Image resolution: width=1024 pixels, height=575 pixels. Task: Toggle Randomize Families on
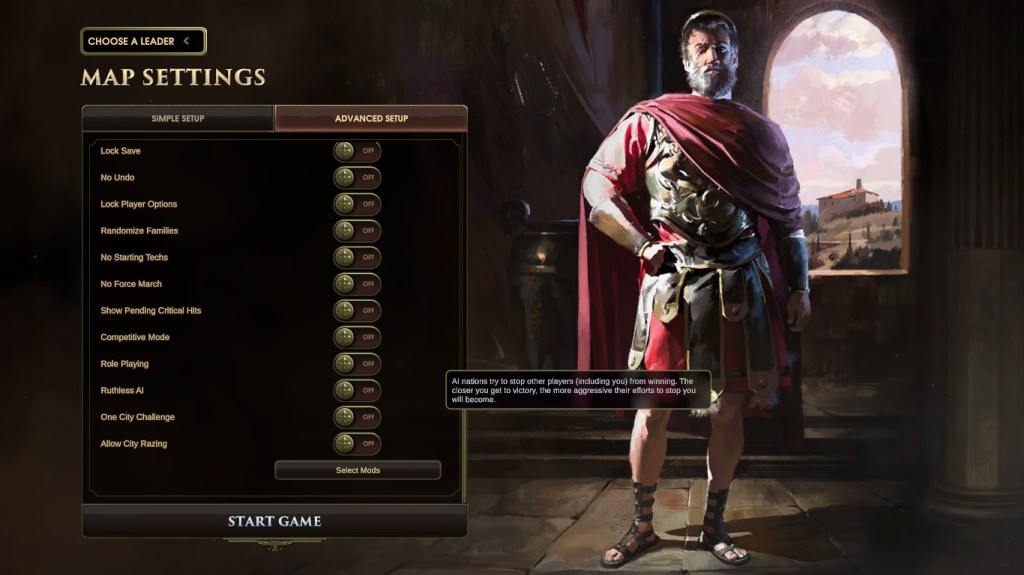pyautogui.click(x=357, y=231)
